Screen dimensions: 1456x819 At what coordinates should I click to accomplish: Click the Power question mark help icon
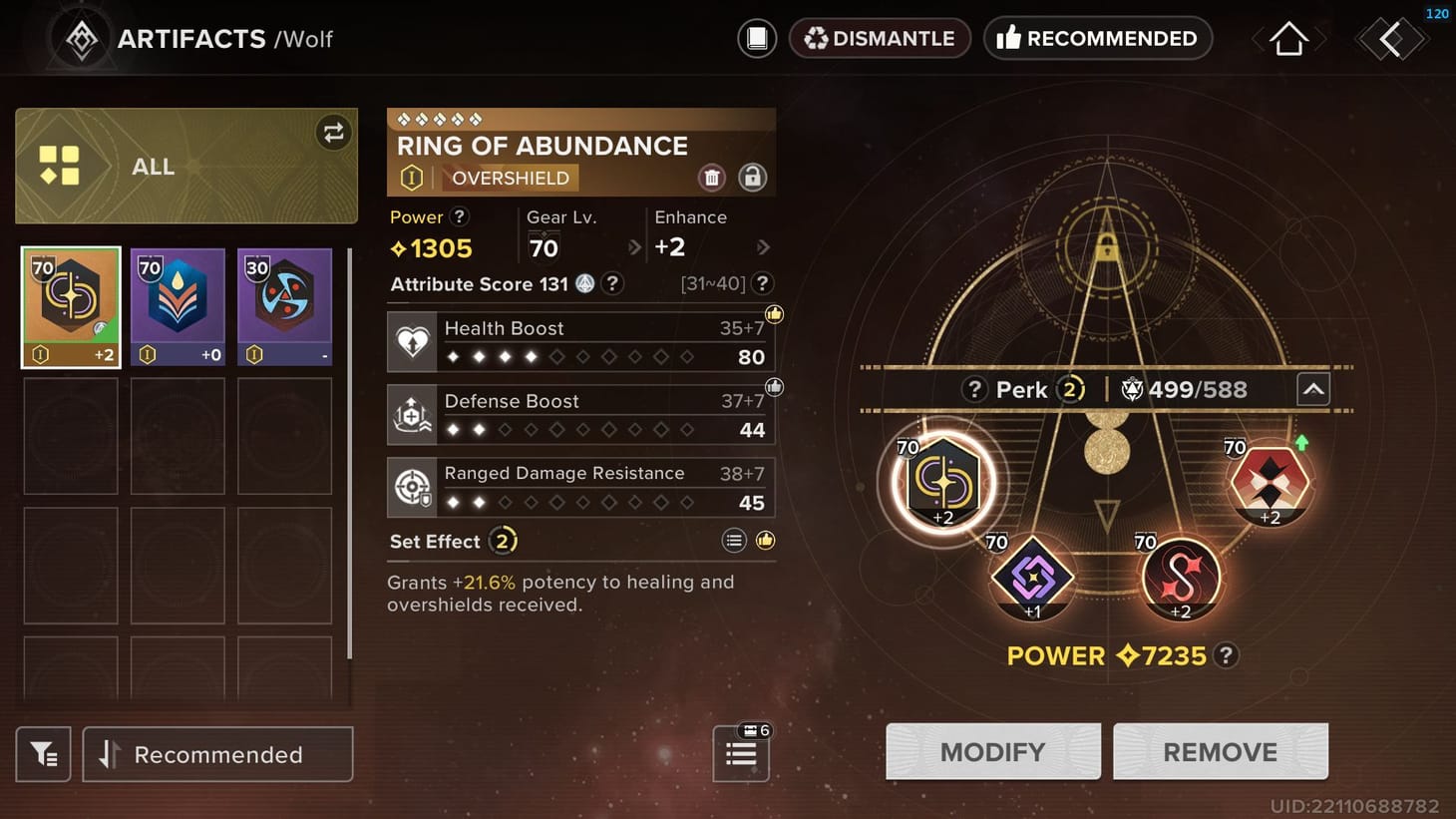(x=460, y=216)
